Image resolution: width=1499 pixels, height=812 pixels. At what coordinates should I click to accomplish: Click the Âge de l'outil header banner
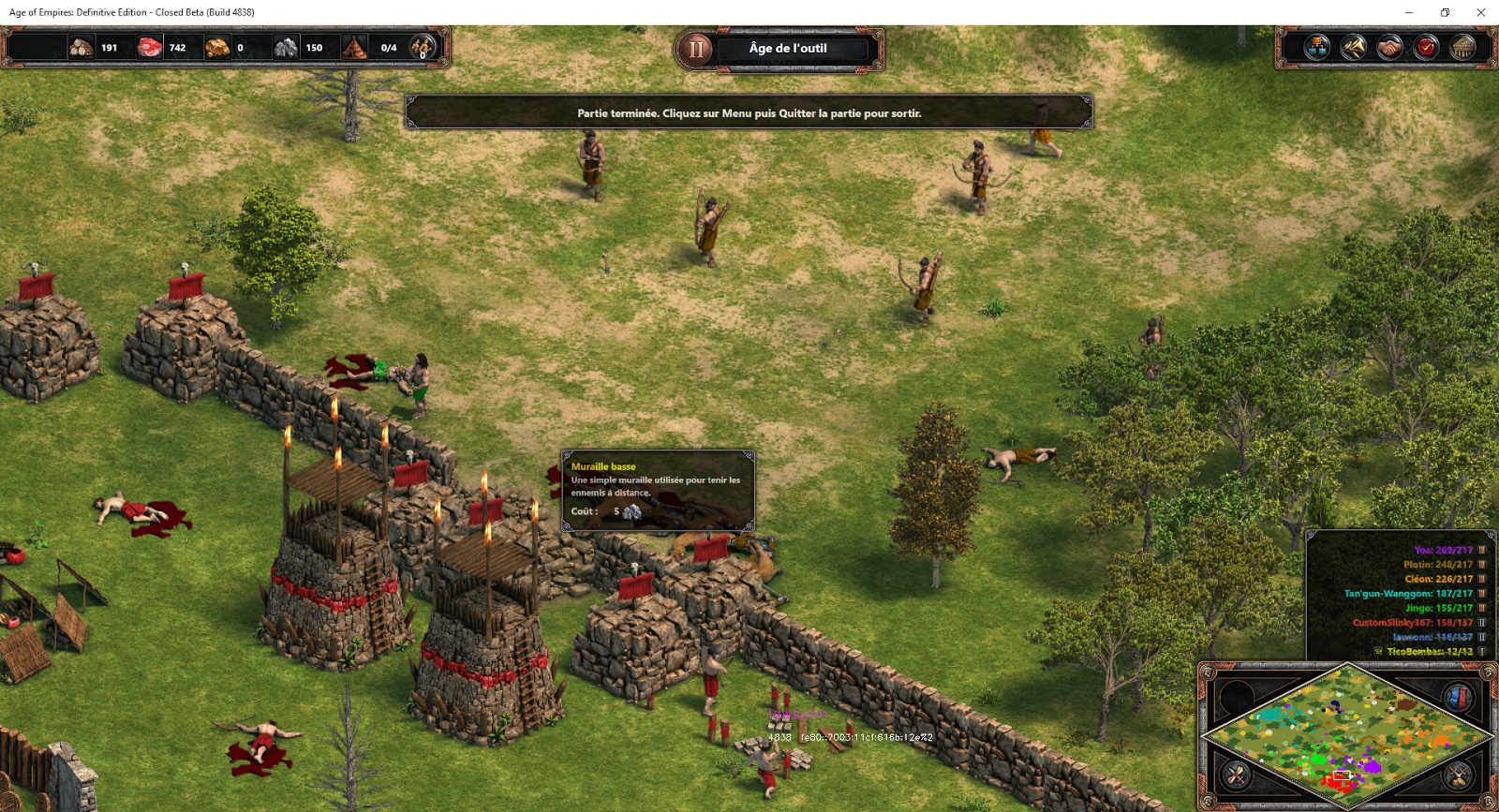point(787,49)
